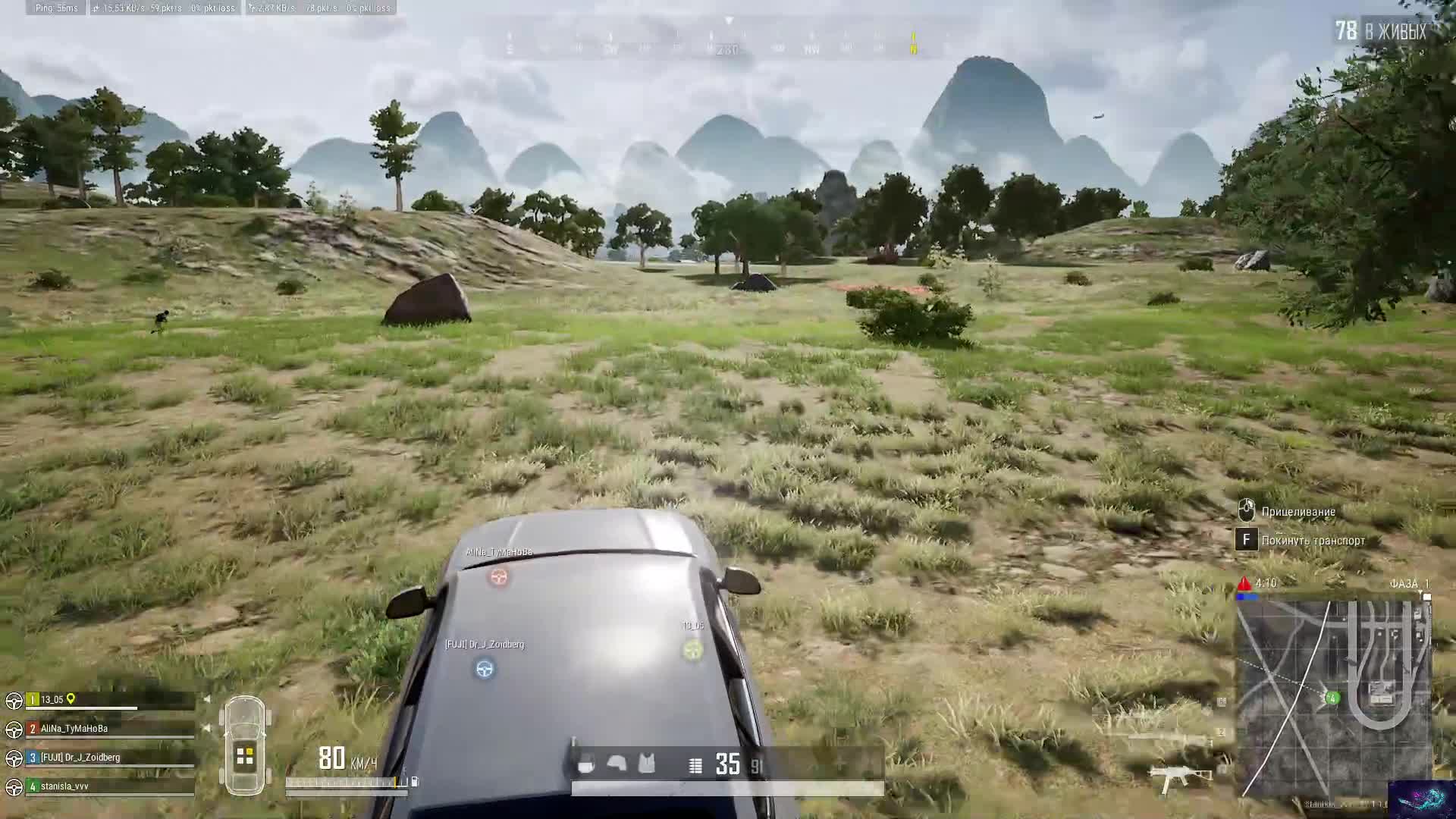Click the green number 4 marker on the minimap
The image size is (1456, 819).
click(x=1332, y=698)
